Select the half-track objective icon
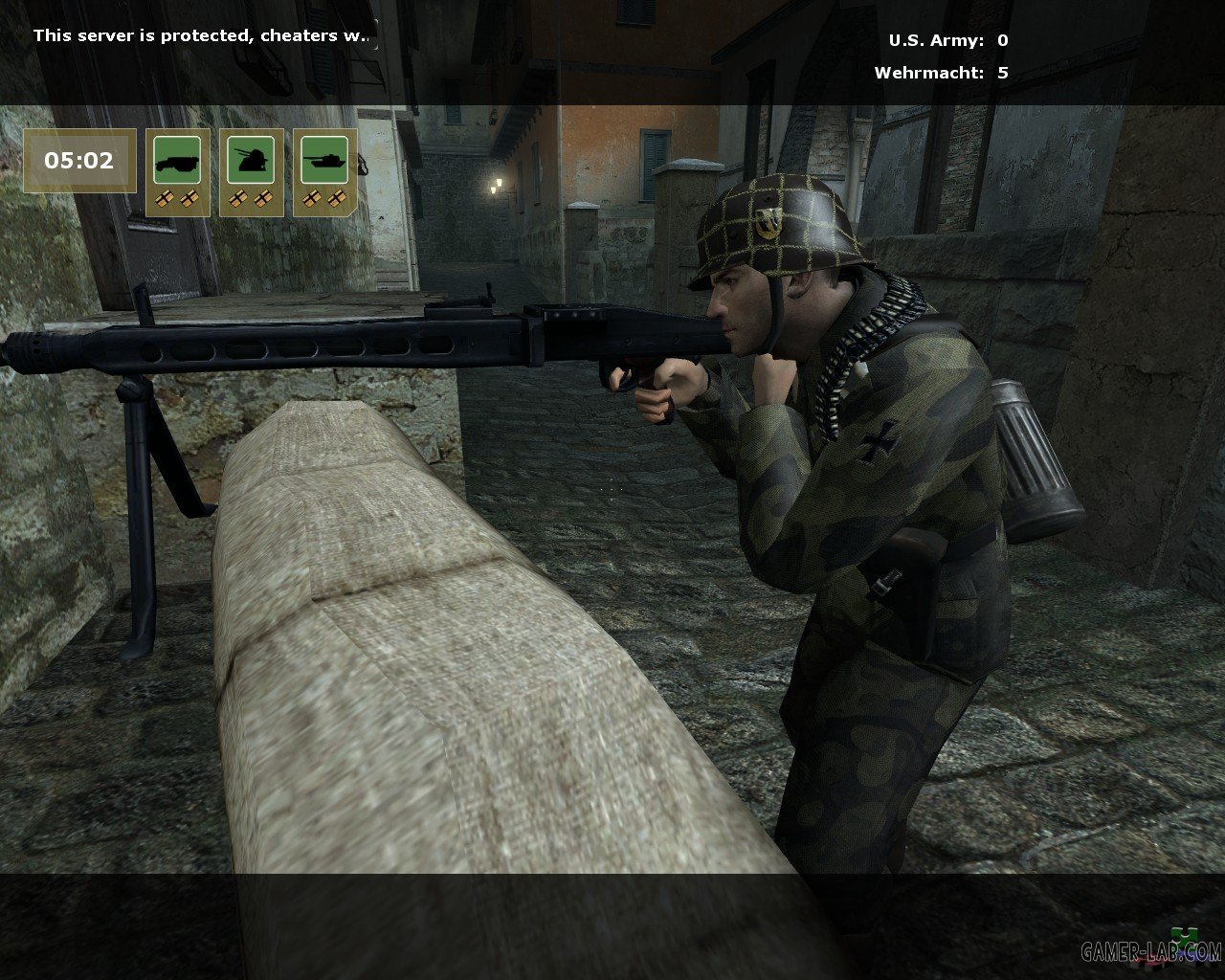This screenshot has width=1225, height=980. (x=178, y=160)
